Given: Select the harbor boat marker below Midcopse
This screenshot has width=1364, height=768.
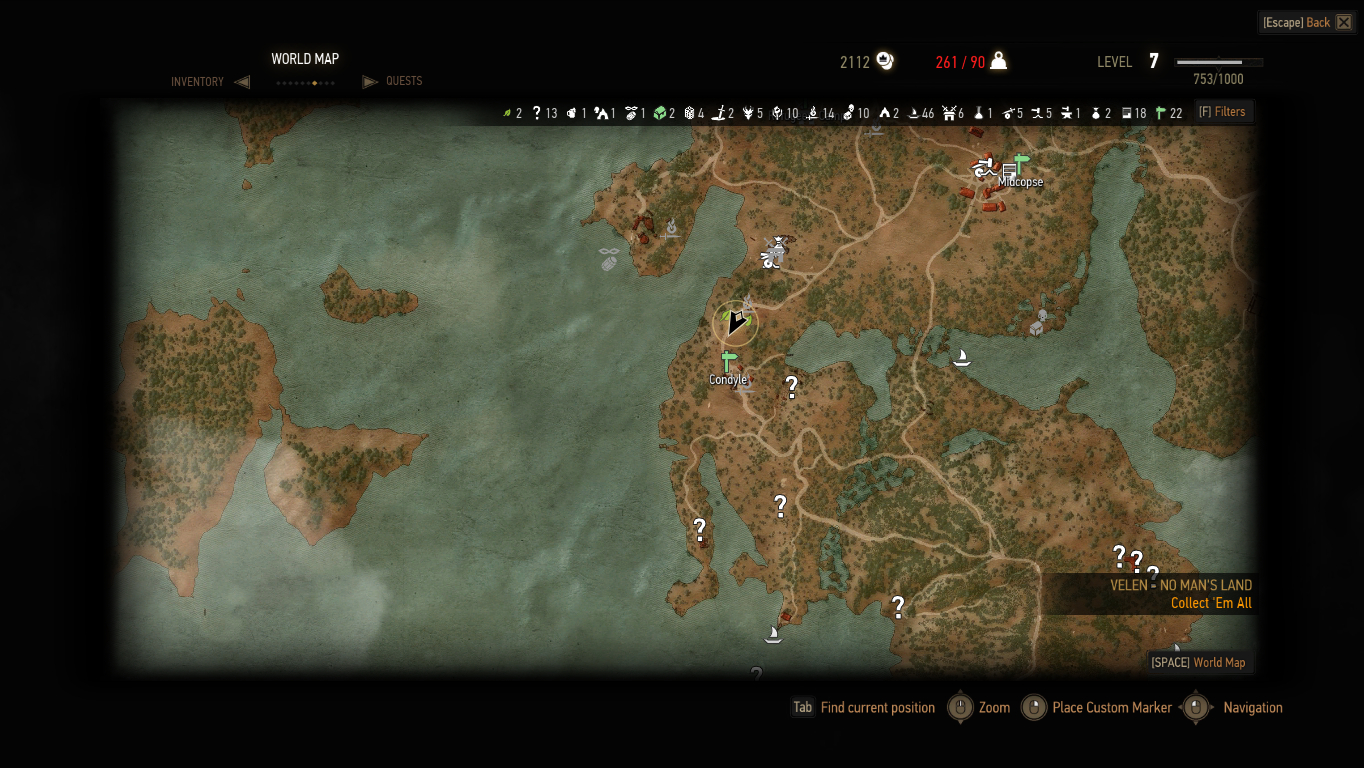Looking at the screenshot, I should pos(962,357).
